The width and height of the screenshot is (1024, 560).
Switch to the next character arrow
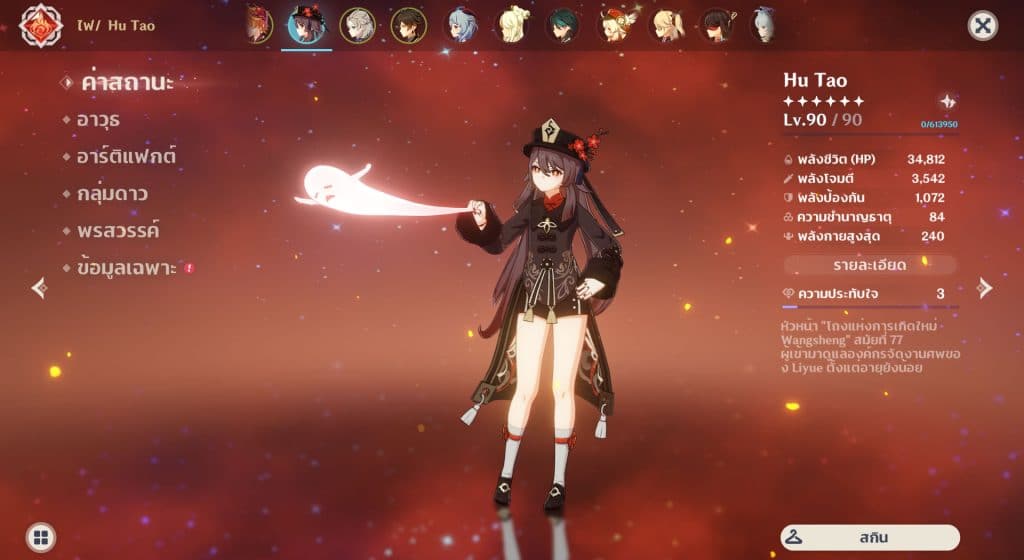(x=985, y=288)
